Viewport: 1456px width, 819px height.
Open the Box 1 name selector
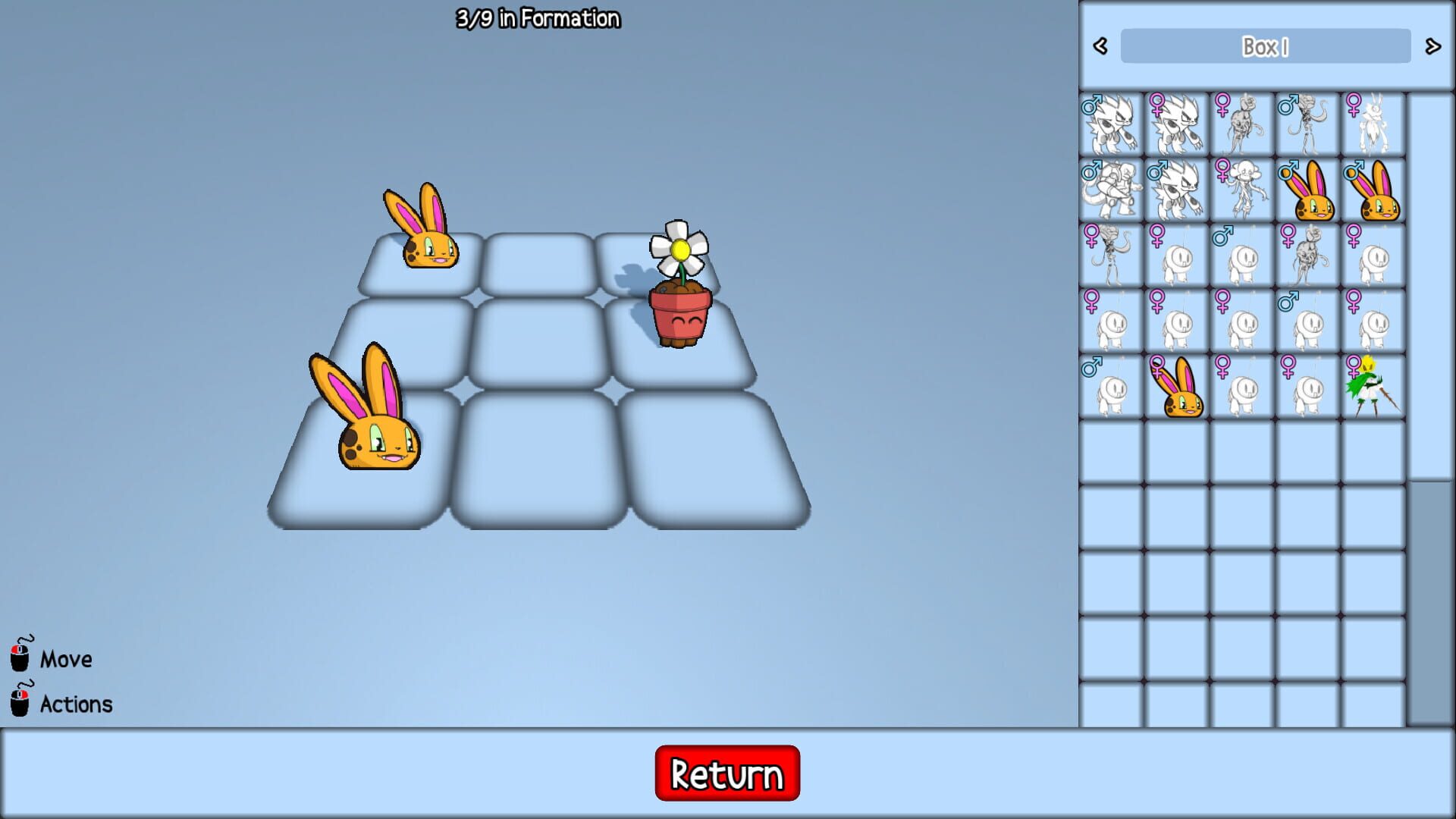(x=1265, y=45)
